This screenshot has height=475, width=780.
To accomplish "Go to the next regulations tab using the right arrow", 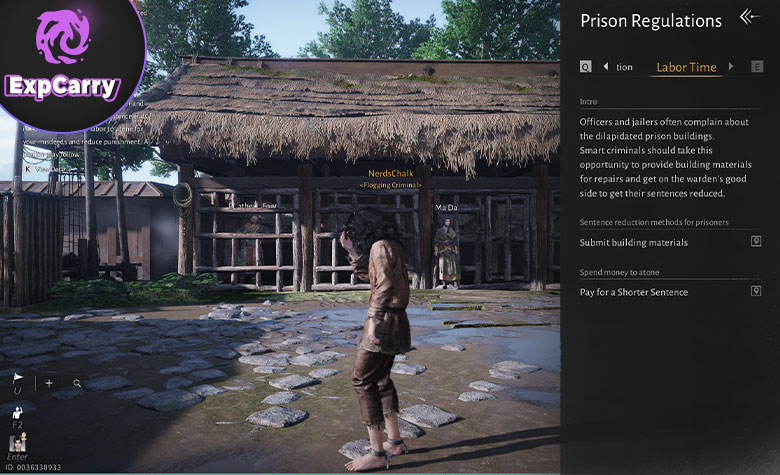I will [731, 67].
